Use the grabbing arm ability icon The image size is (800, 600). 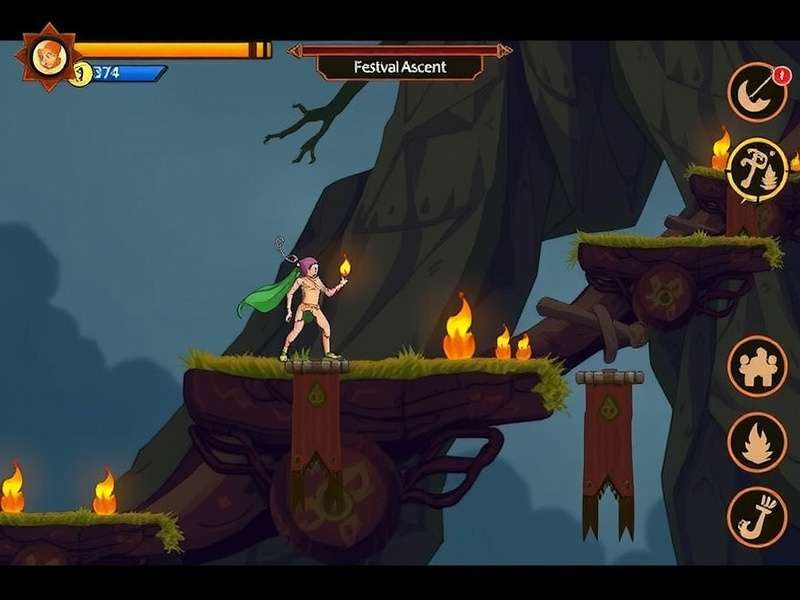[x=757, y=516]
